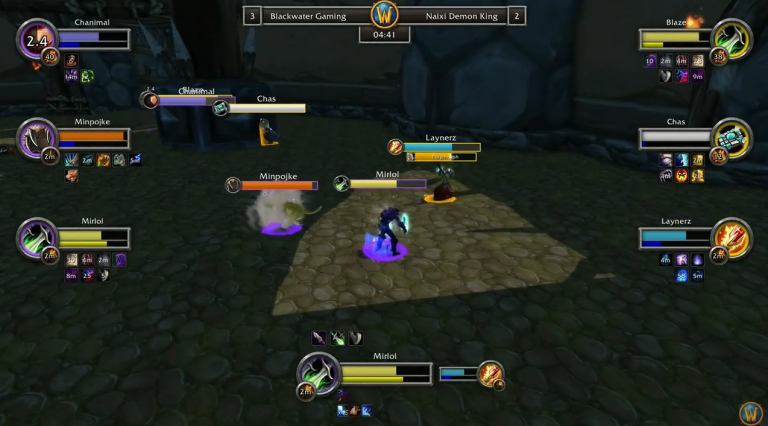Viewport: 768px width, 426px height.
Task: Click Chas's class portrait in team list
Action: tap(733, 138)
